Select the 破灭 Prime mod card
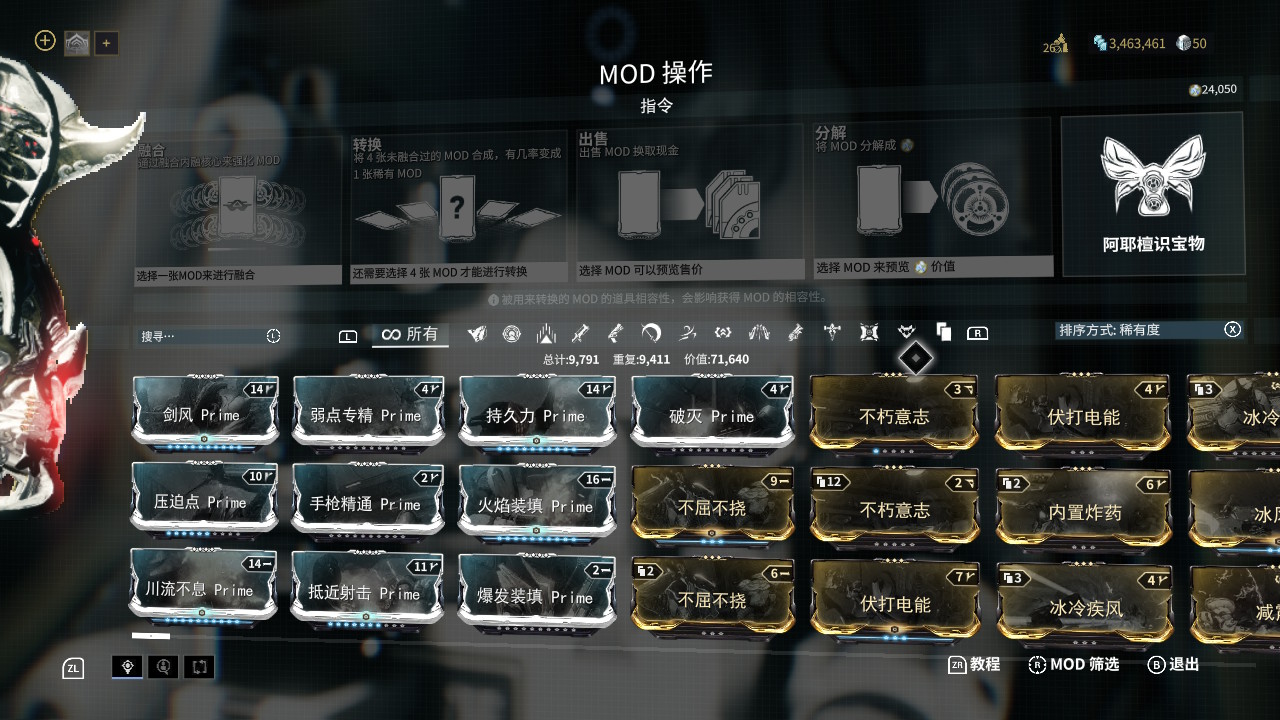This screenshot has width=1280, height=720. tap(712, 415)
